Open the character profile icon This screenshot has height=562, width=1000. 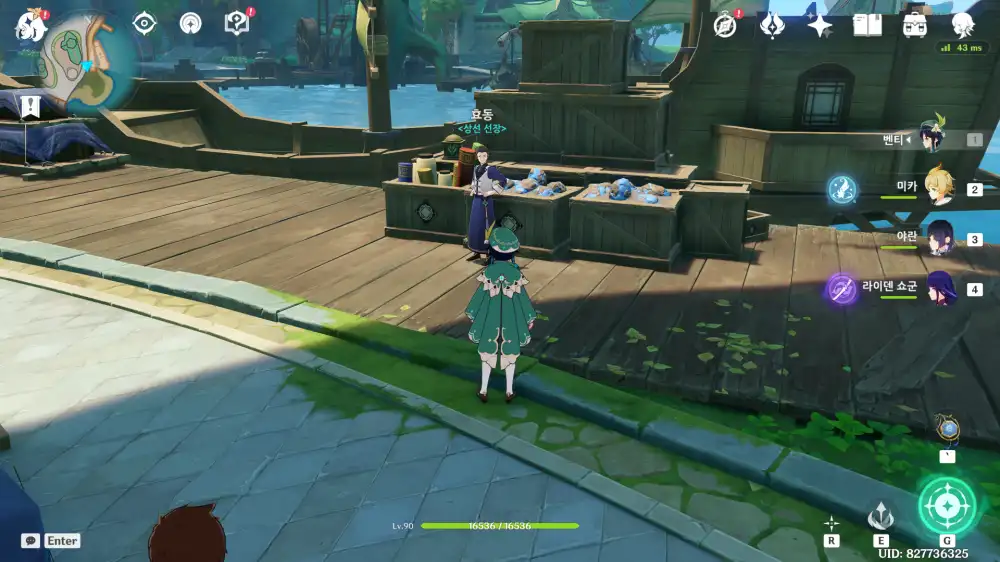click(962, 25)
